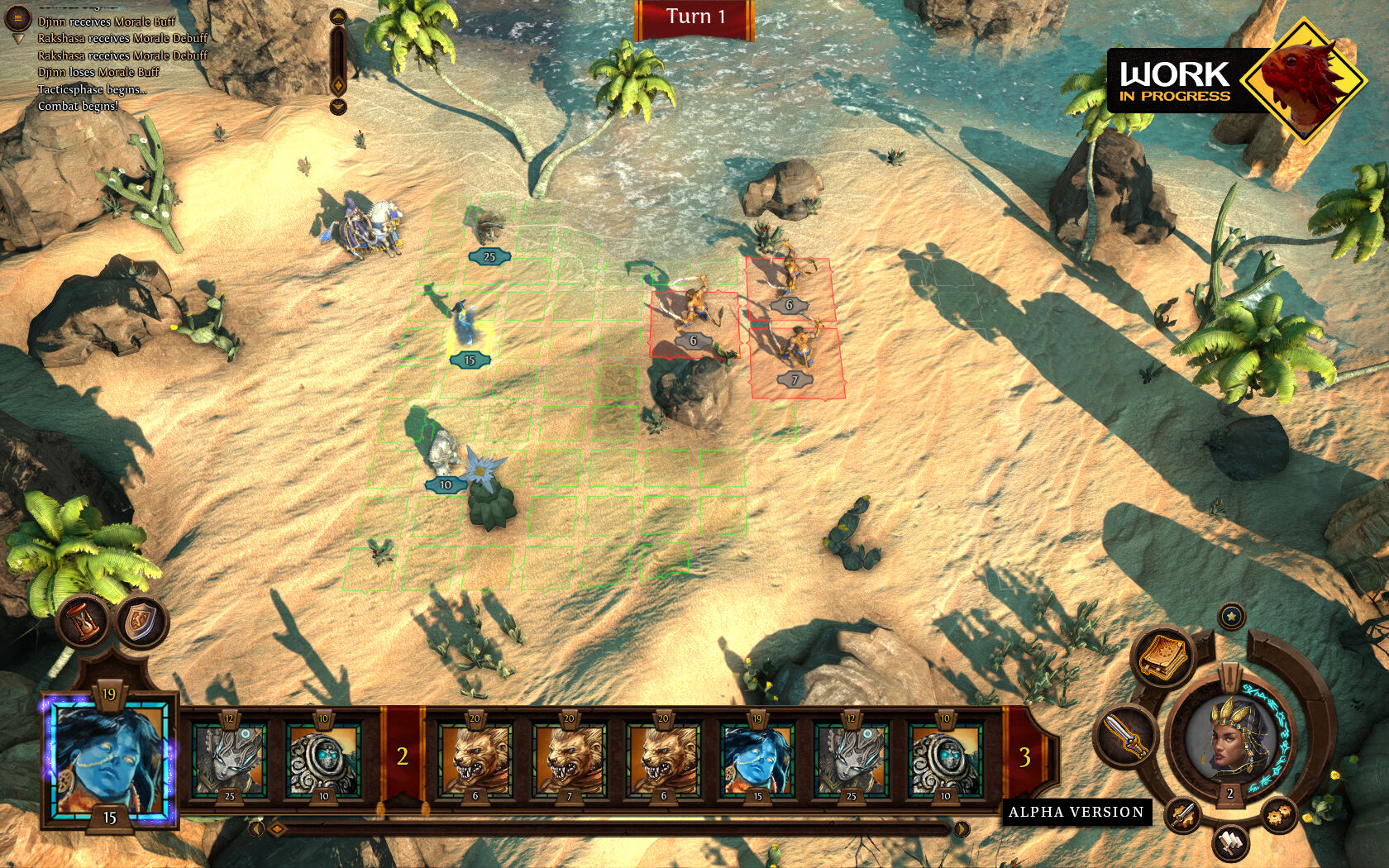This screenshot has width=1389, height=868.
Task: Activate the hourglass Wait command
Action: 85,620
